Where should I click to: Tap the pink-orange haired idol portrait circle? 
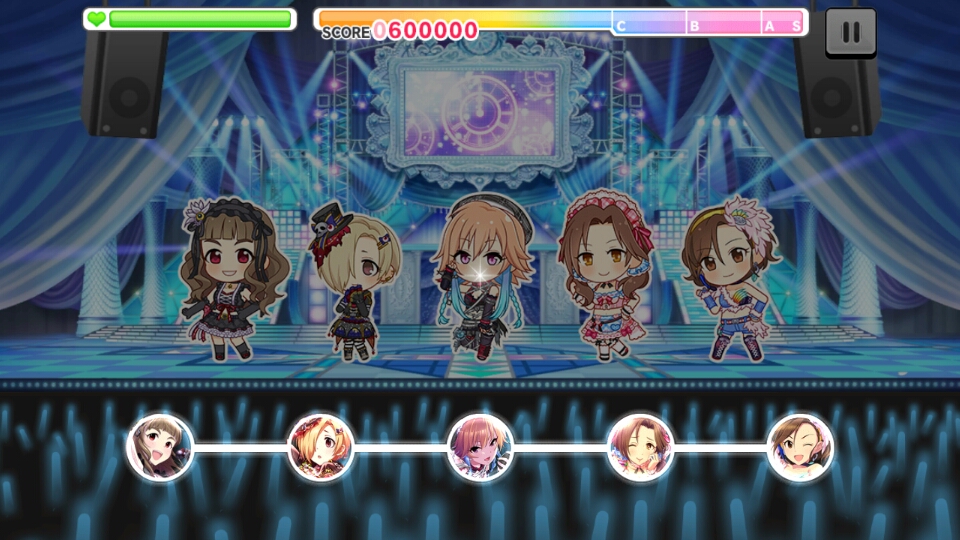coord(480,447)
